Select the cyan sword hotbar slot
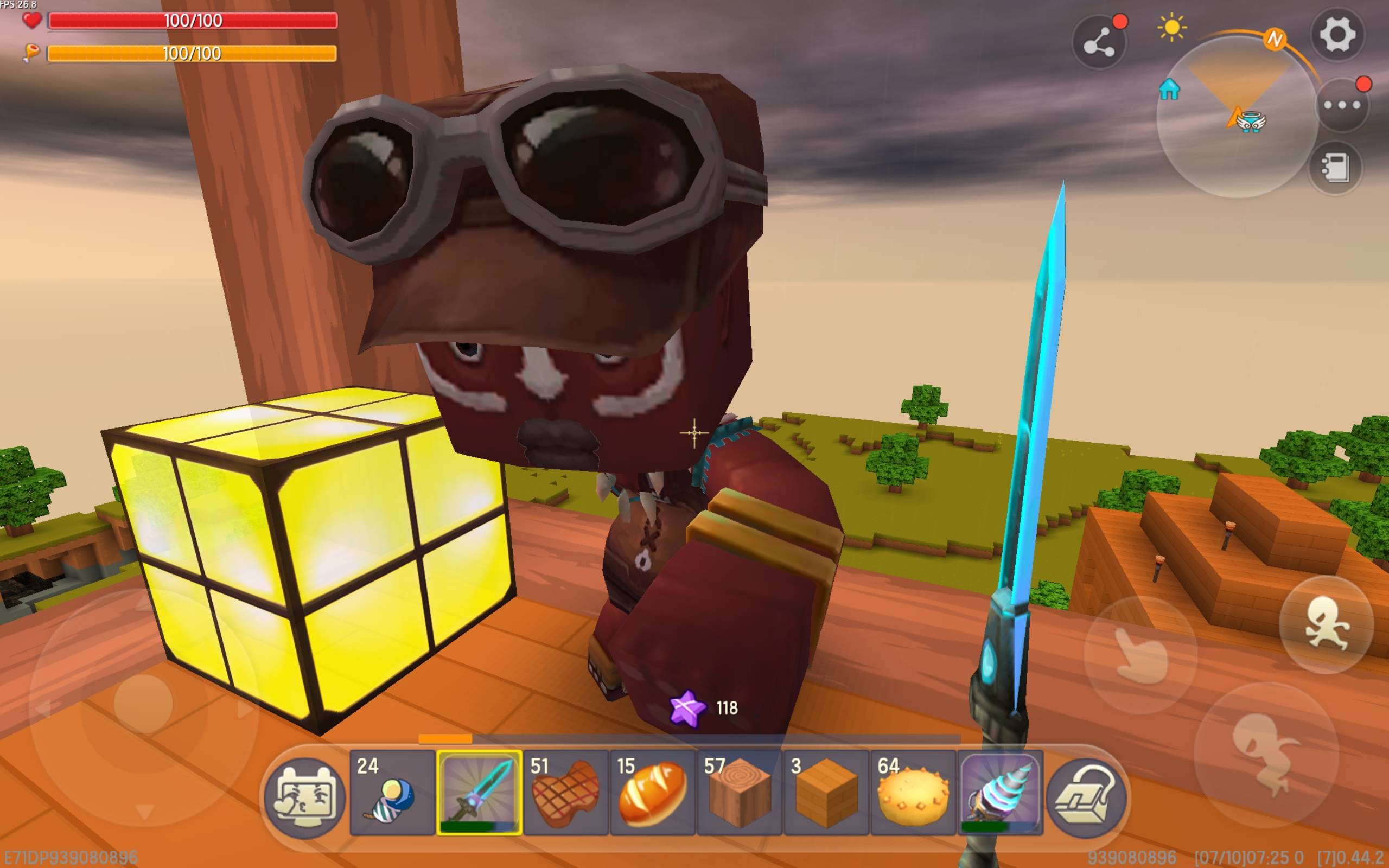Image resolution: width=1389 pixels, height=868 pixels. (479, 792)
